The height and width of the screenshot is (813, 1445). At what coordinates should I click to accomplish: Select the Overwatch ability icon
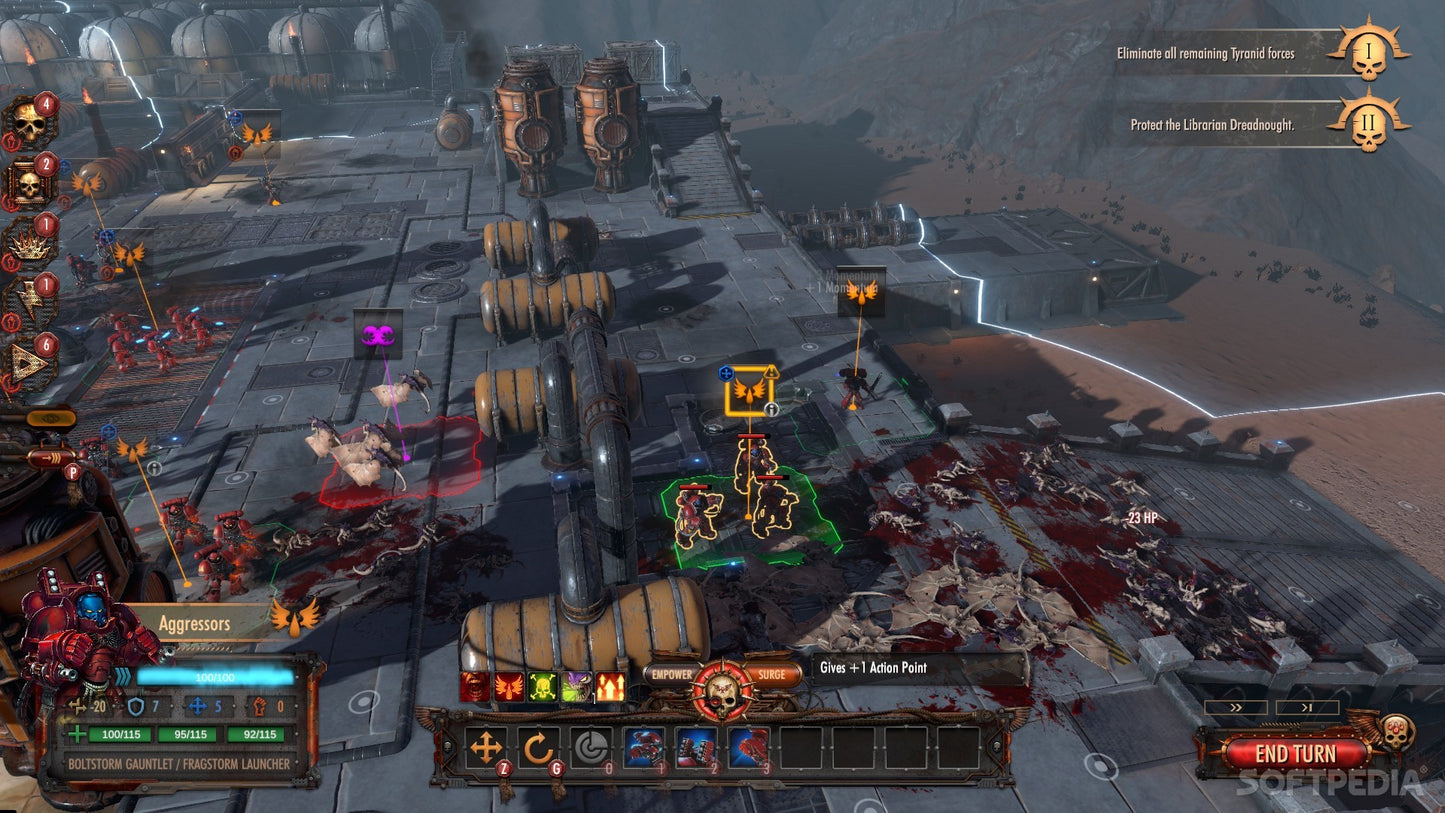click(x=592, y=745)
